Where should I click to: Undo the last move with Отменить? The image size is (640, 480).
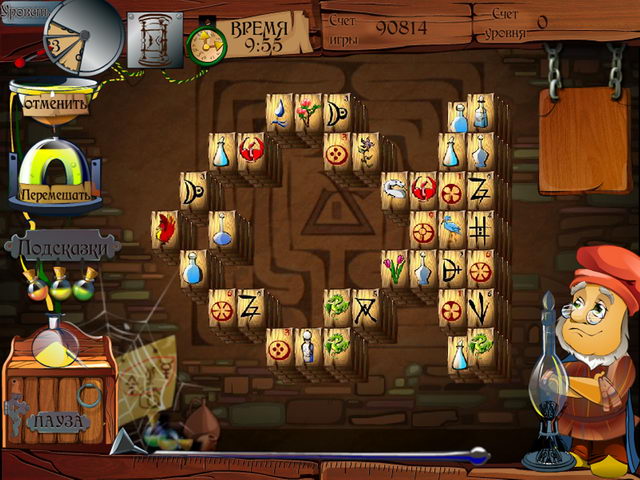[54, 102]
